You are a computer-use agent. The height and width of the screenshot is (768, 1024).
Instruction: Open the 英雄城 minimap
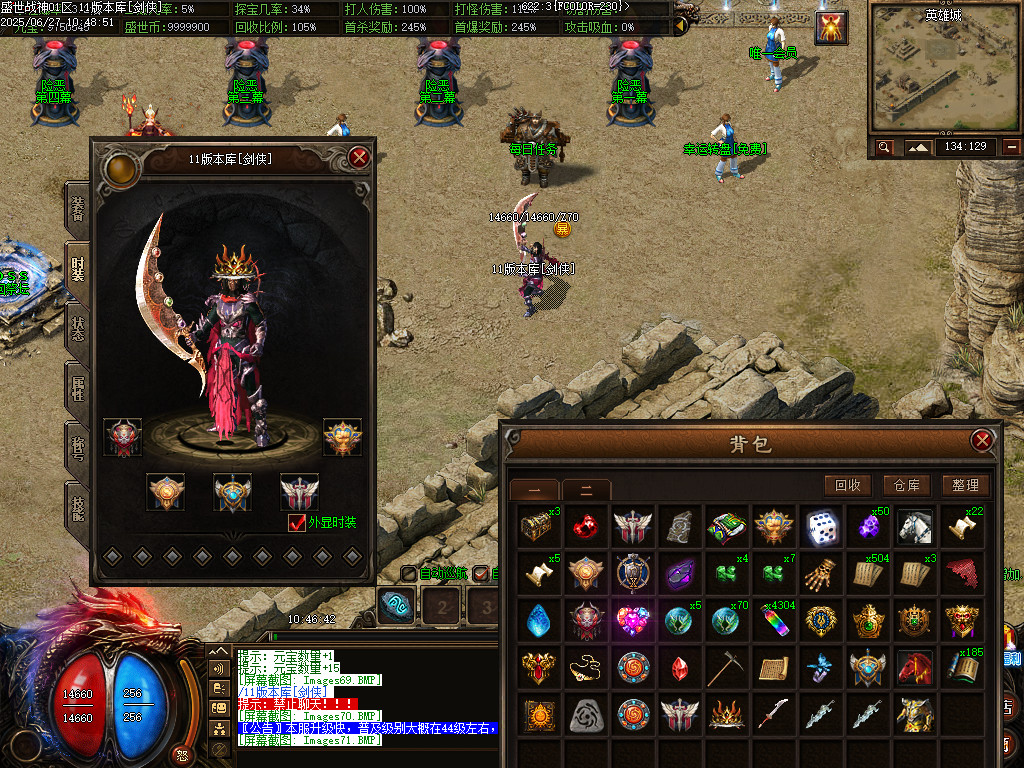[944, 70]
